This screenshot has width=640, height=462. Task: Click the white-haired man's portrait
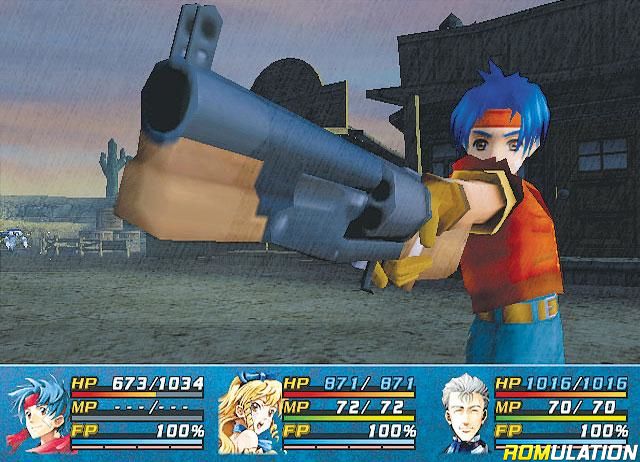point(464,412)
